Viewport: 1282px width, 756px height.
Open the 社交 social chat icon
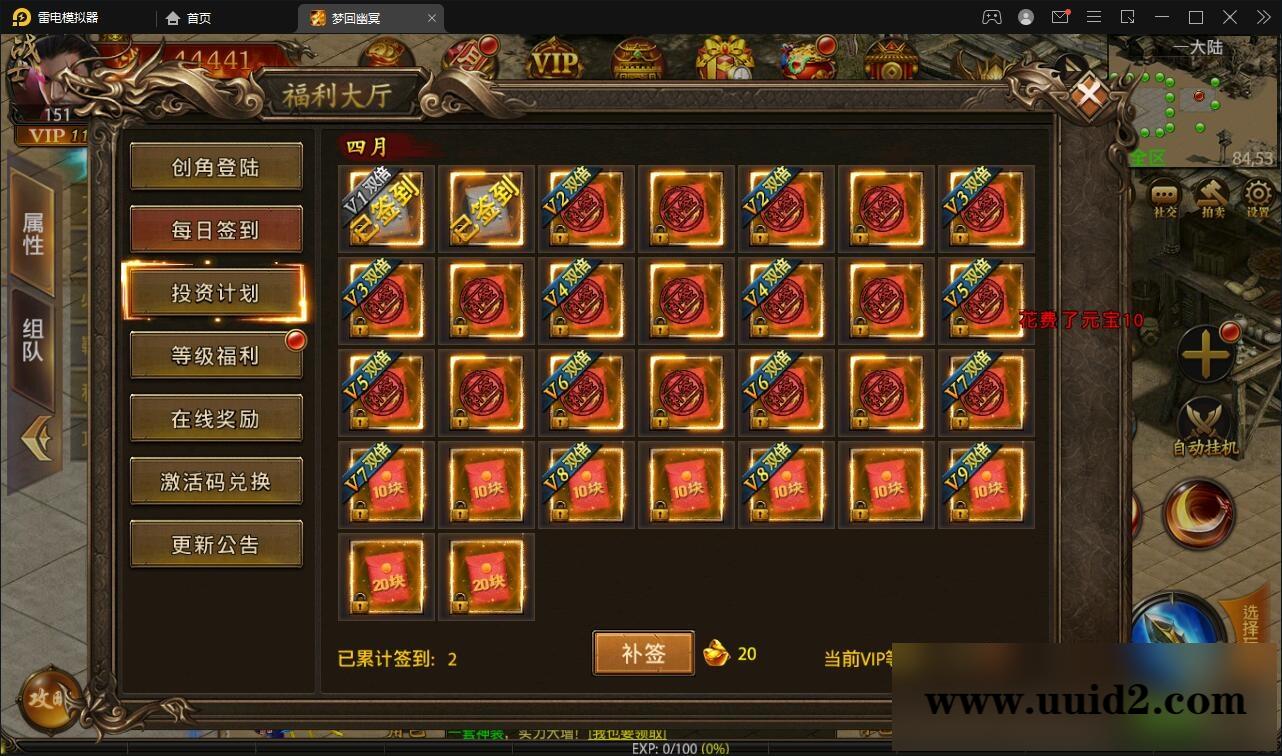tap(1163, 192)
